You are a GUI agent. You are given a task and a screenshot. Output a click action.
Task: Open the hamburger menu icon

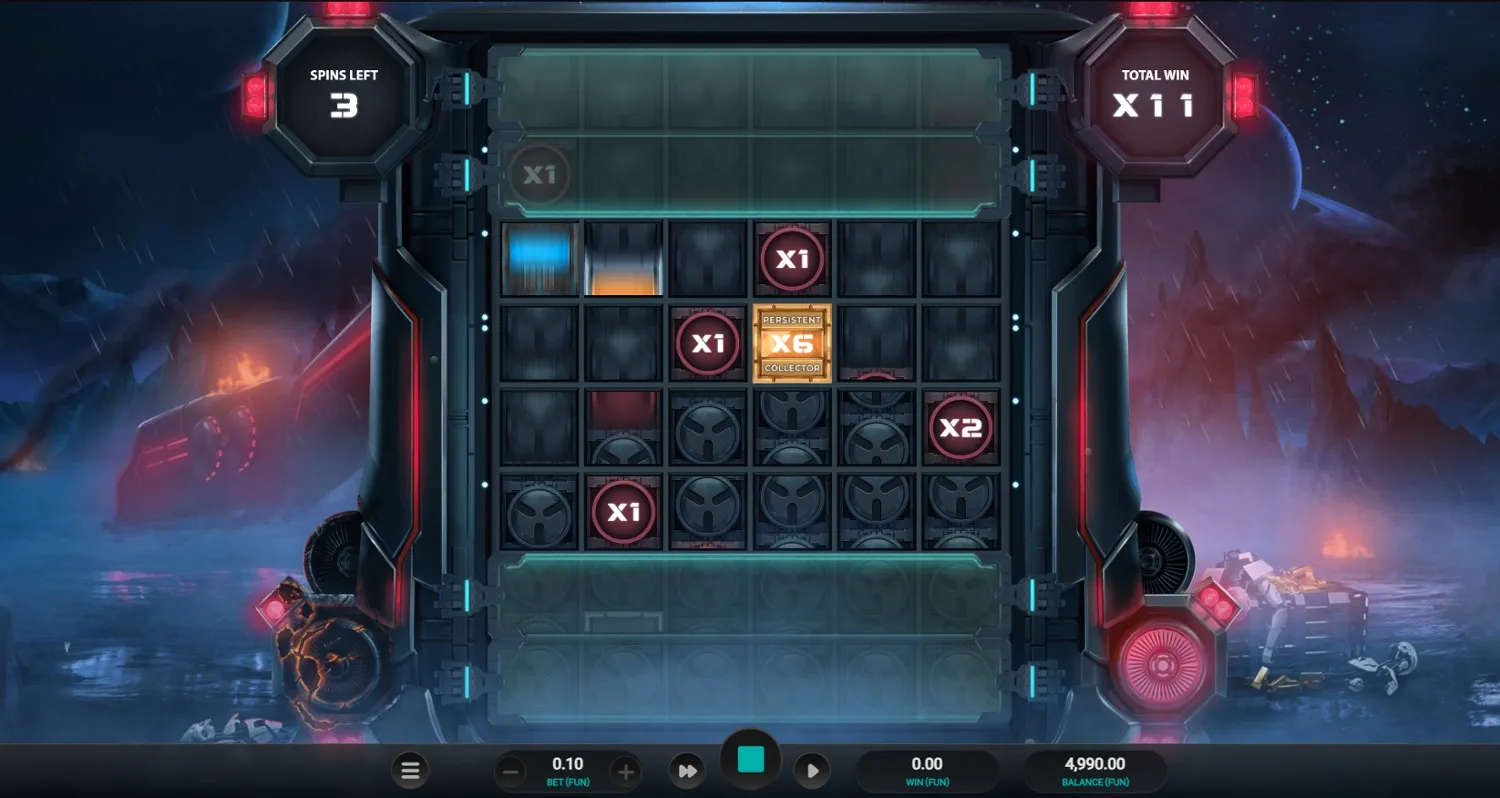pos(410,770)
